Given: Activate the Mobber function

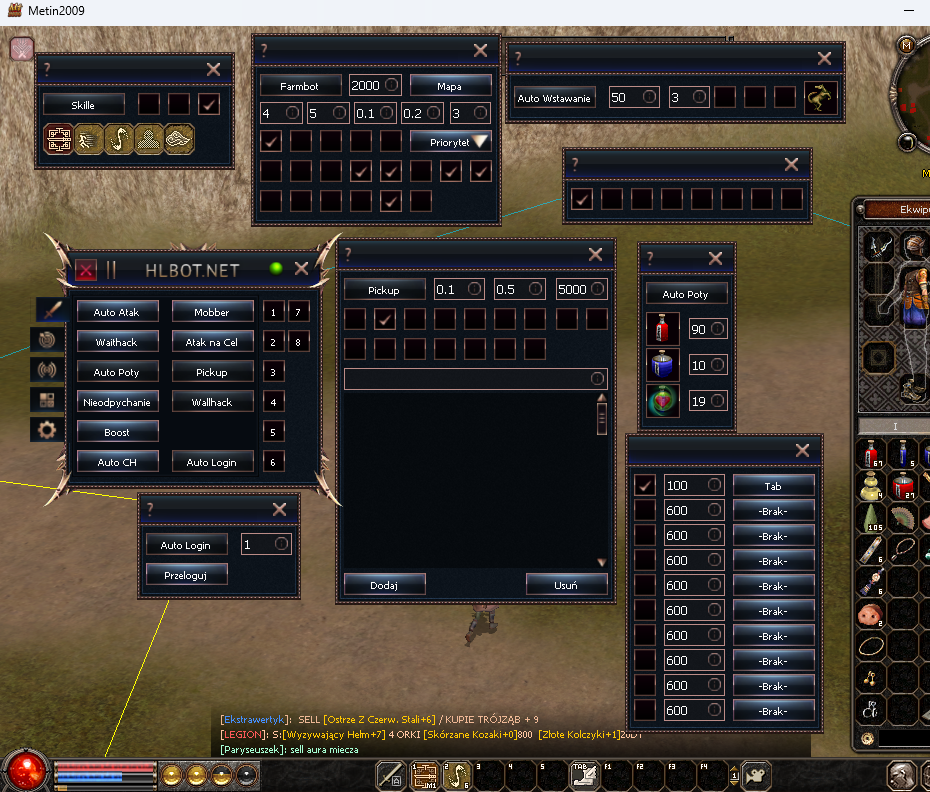Looking at the screenshot, I should (x=212, y=312).
